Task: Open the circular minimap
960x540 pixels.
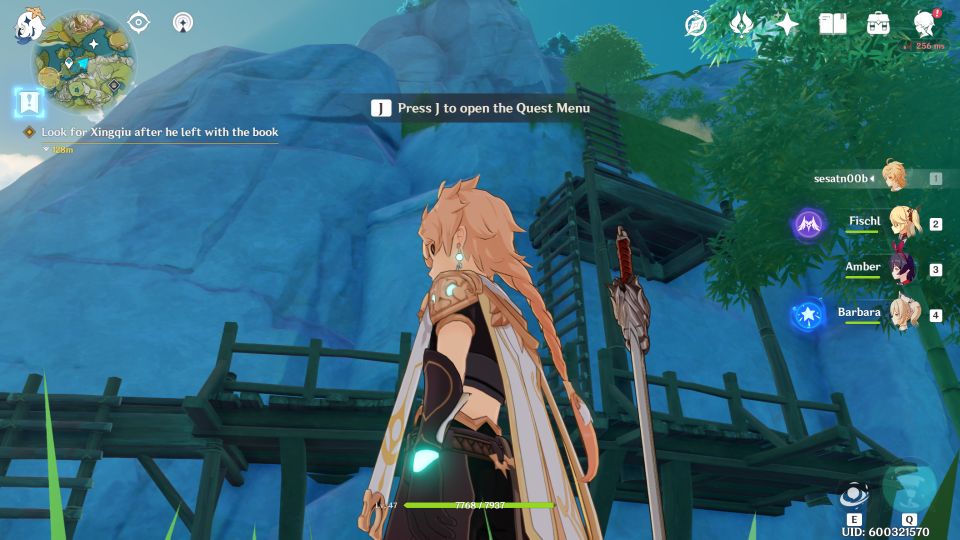Action: click(x=83, y=61)
